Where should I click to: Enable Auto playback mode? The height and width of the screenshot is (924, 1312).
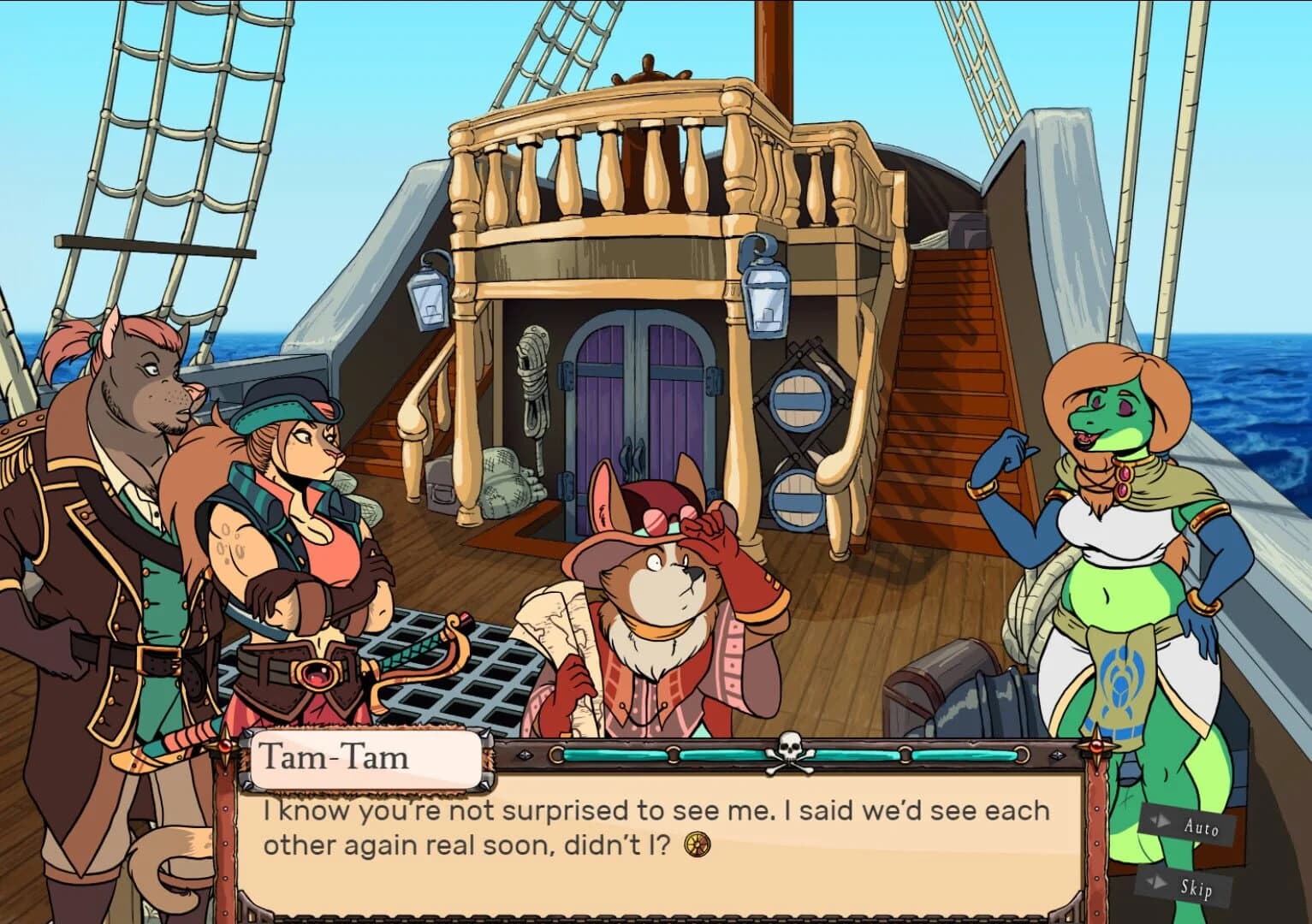pyautogui.click(x=1203, y=828)
